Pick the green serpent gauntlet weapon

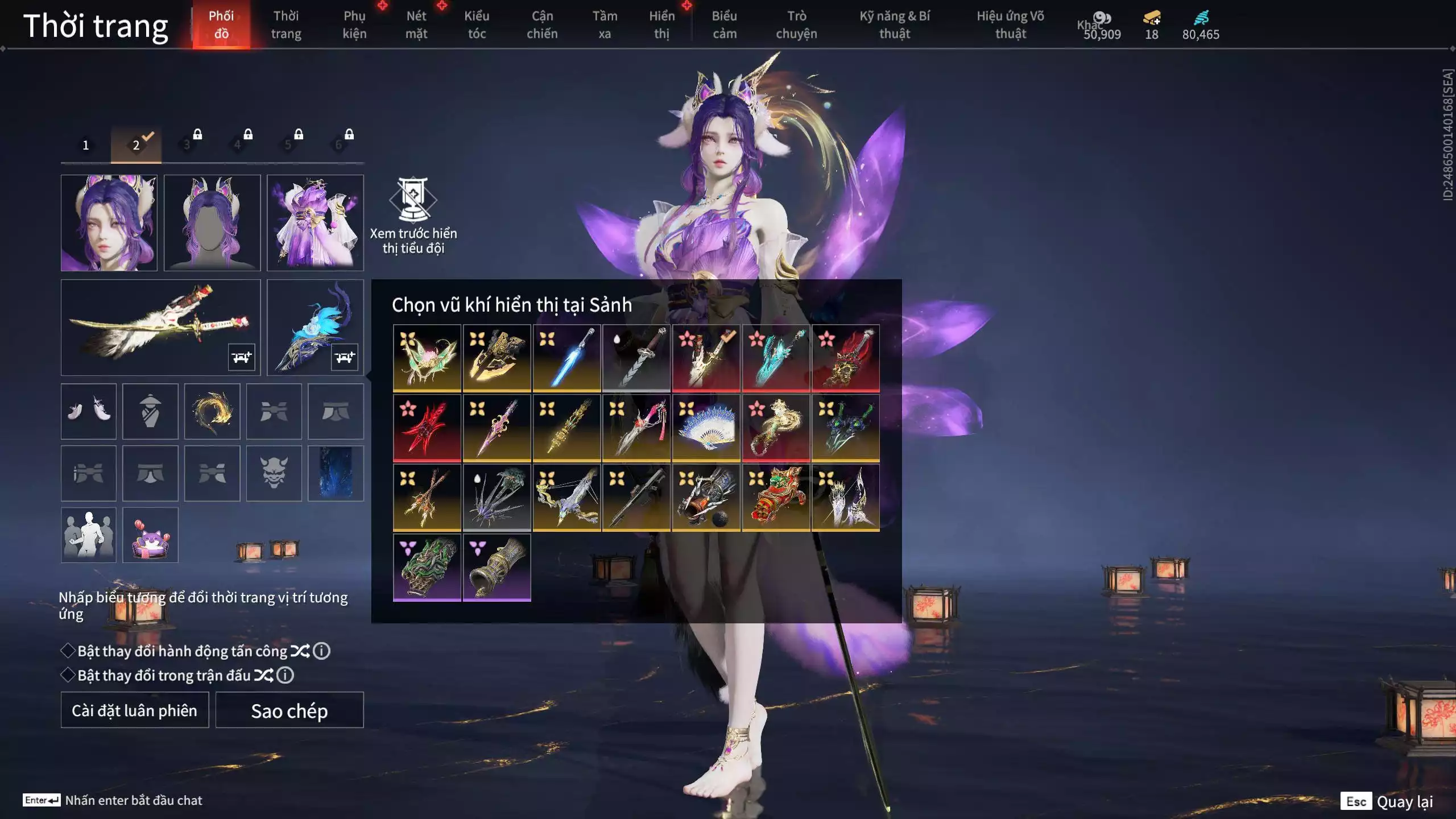pyautogui.click(x=427, y=567)
